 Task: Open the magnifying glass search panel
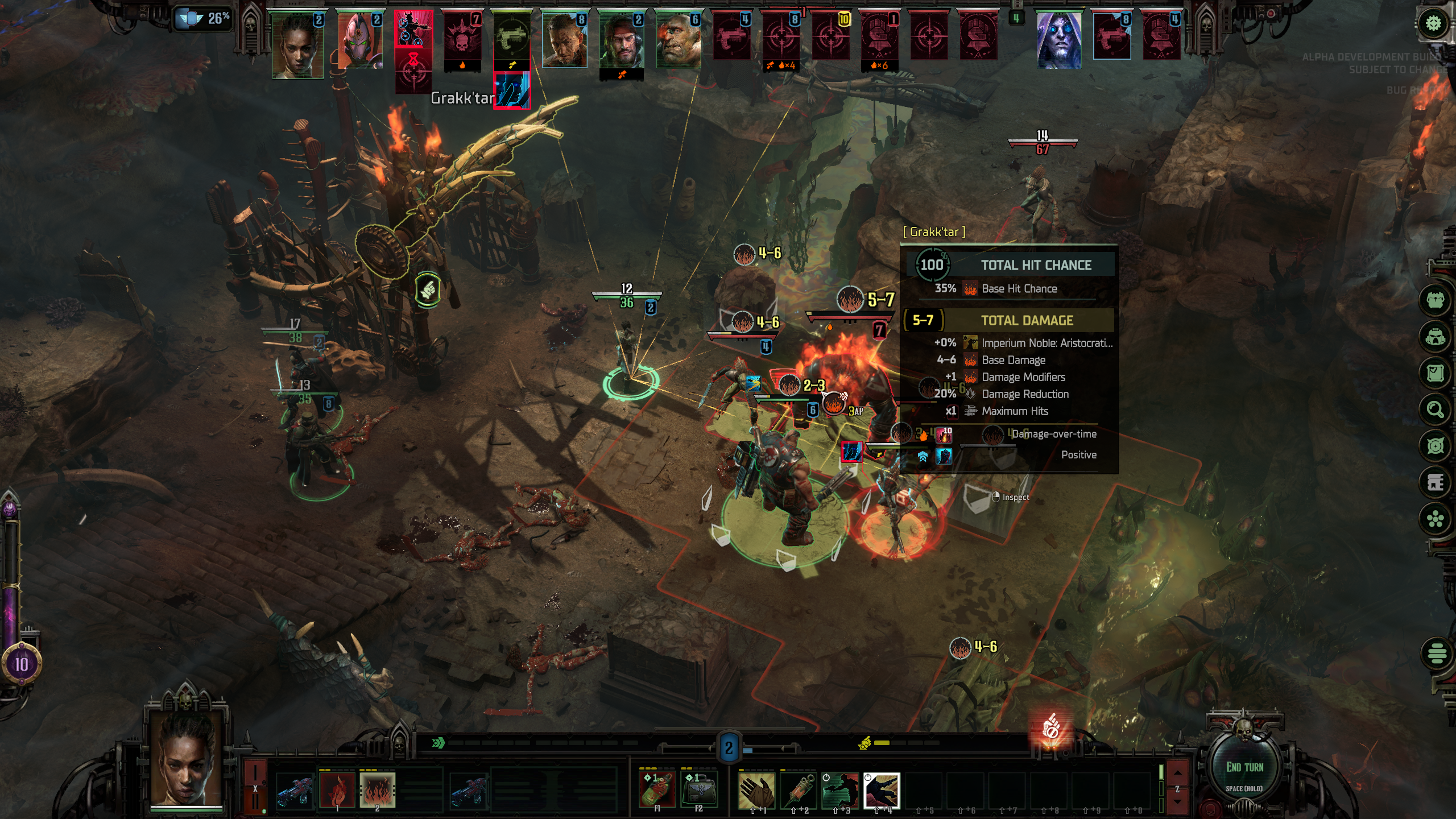(1435, 409)
